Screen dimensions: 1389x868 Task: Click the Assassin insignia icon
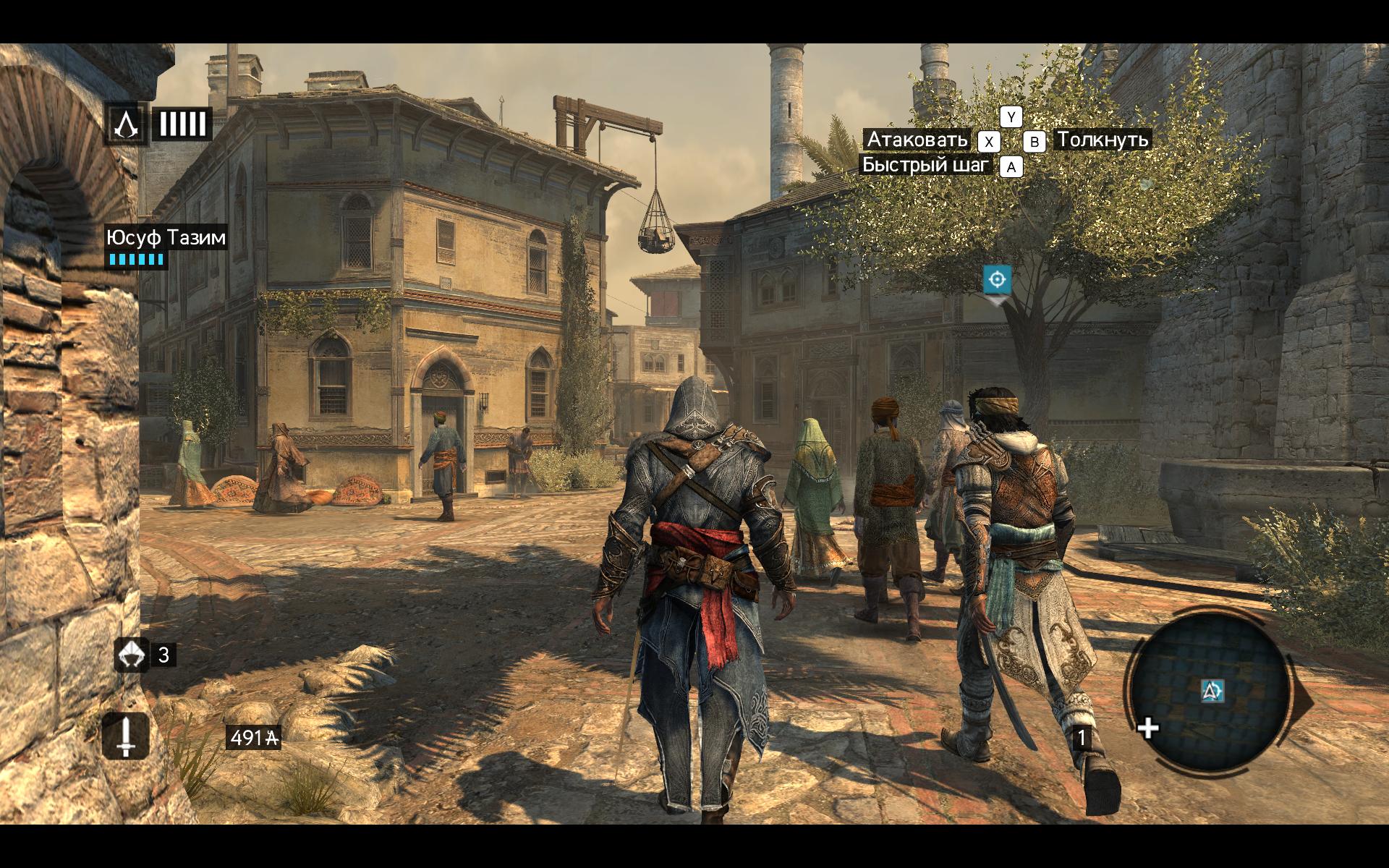tap(126, 124)
